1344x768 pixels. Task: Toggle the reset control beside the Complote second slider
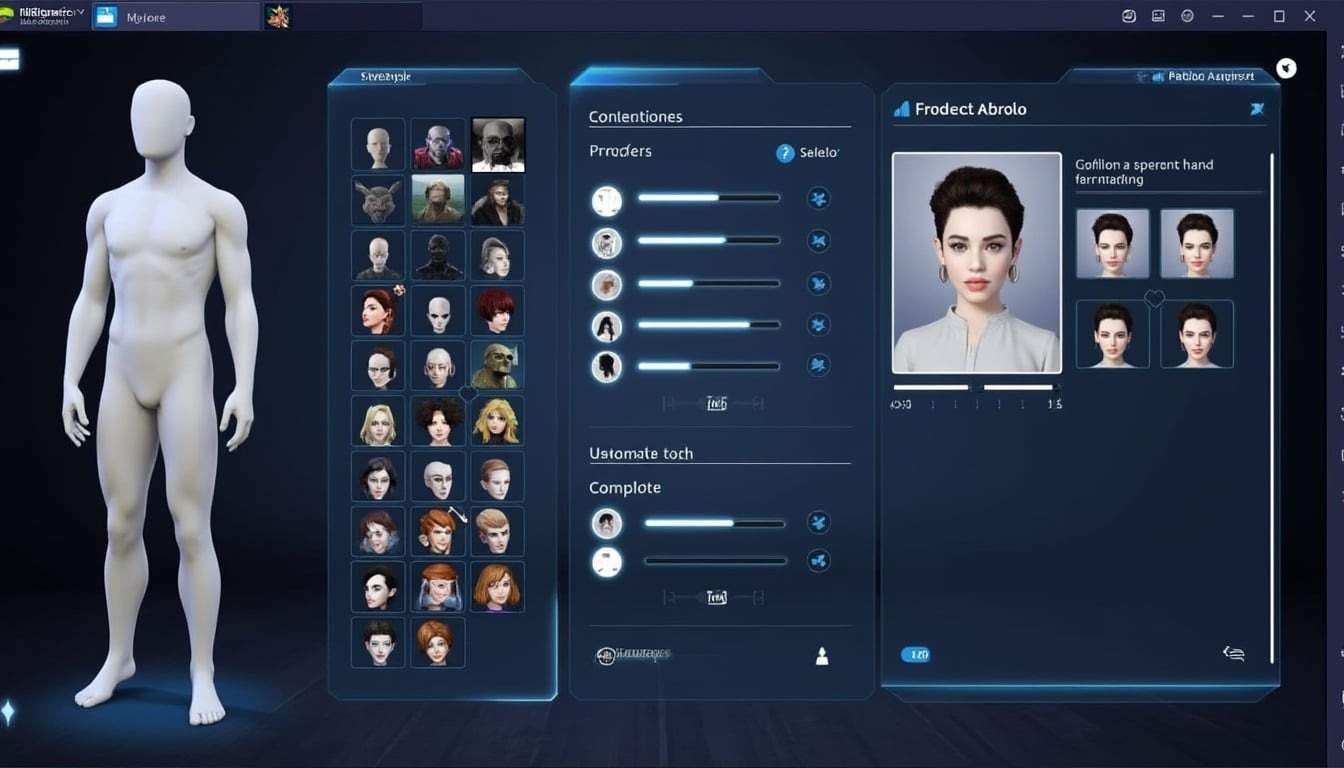(x=818, y=560)
